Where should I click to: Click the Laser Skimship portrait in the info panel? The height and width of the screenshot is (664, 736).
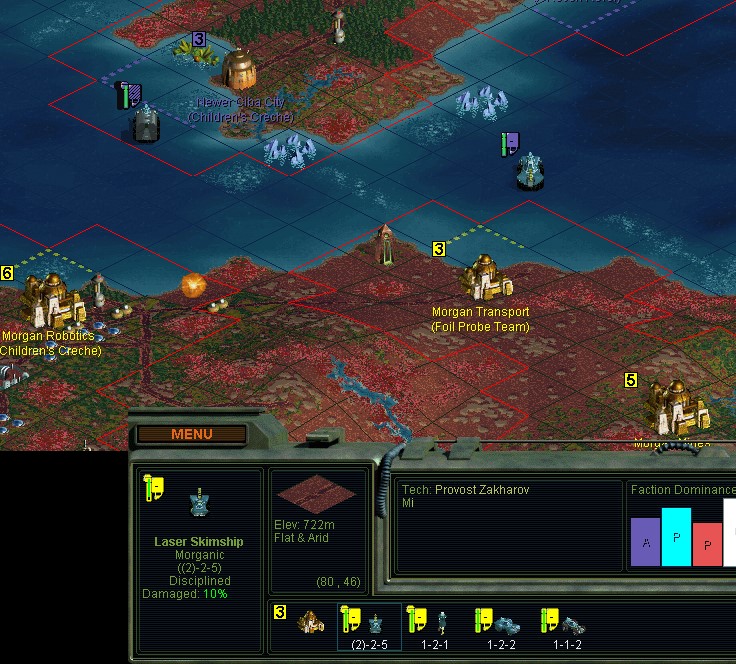coord(200,505)
